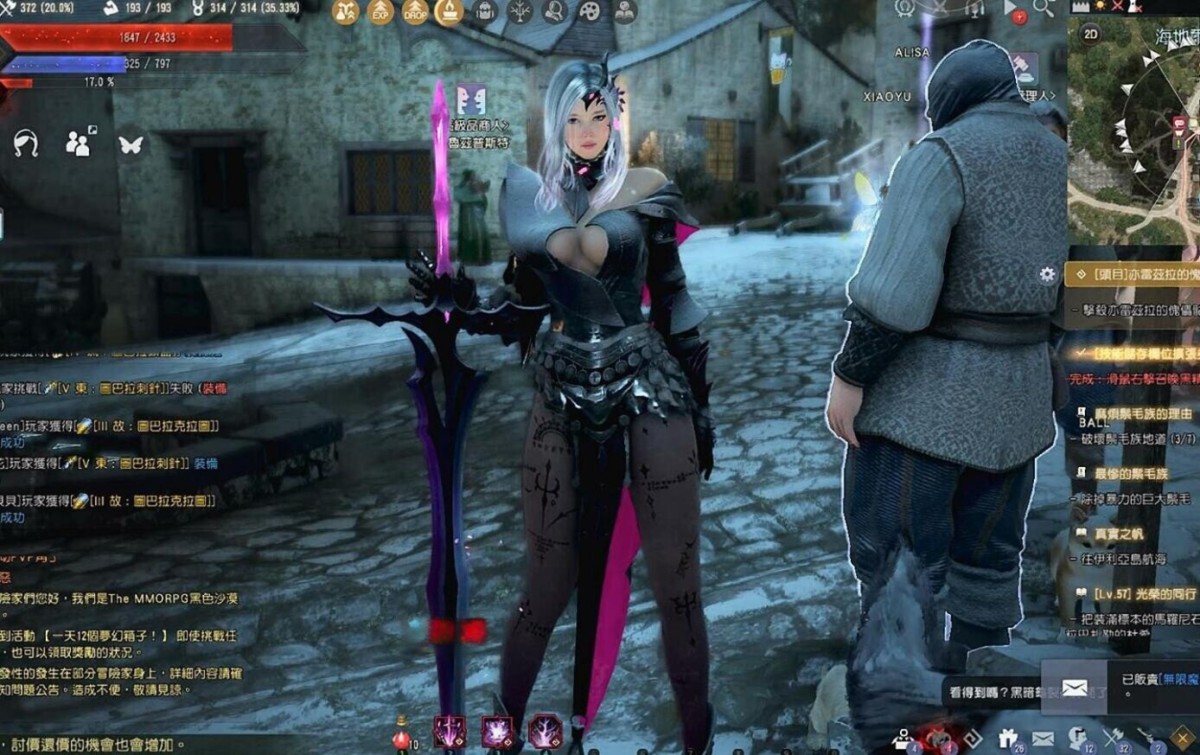1200x755 pixels.
Task: Toggle the minimap 2D view button
Action: pyautogui.click(x=1091, y=33)
